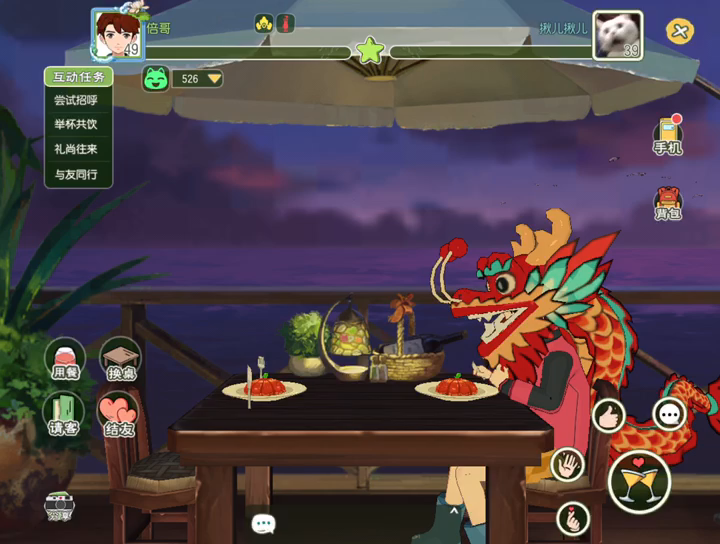
Task: Open the round chat bubble button
Action: (668, 413)
